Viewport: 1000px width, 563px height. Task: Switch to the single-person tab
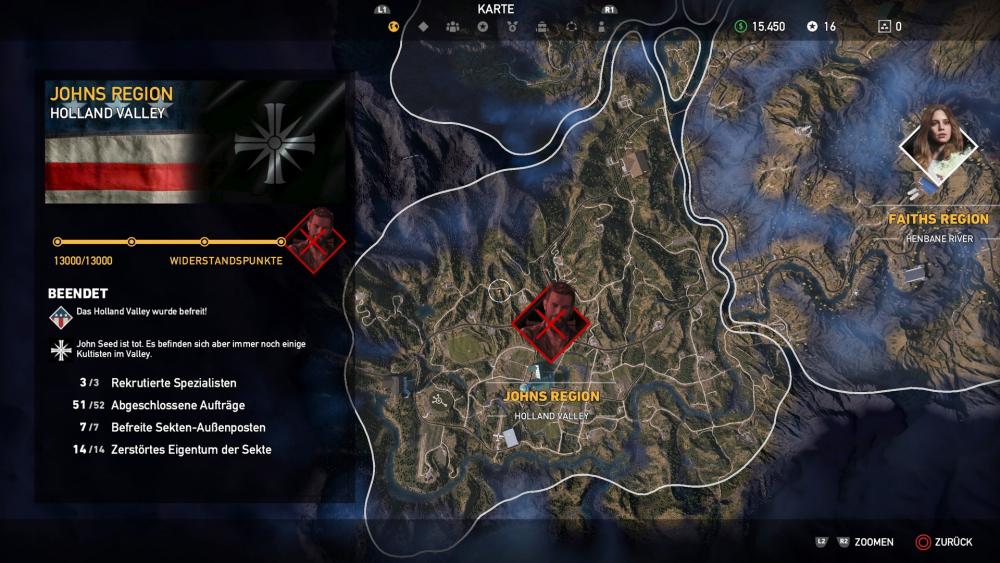599,27
